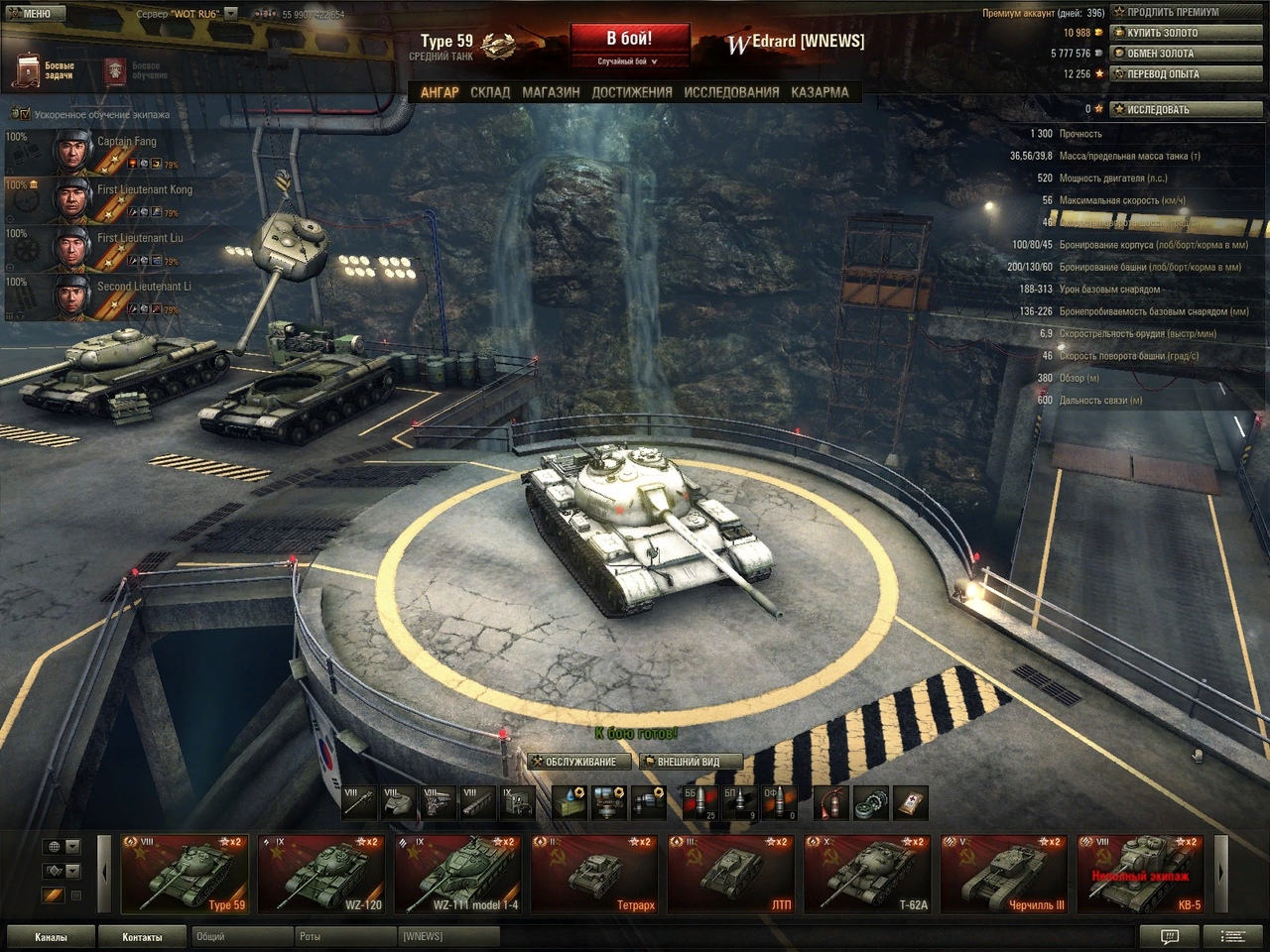Screen dimensions: 1270x952
Task: Click the ПЕРЕВОД ОПЫТА button
Action: click(1187, 74)
